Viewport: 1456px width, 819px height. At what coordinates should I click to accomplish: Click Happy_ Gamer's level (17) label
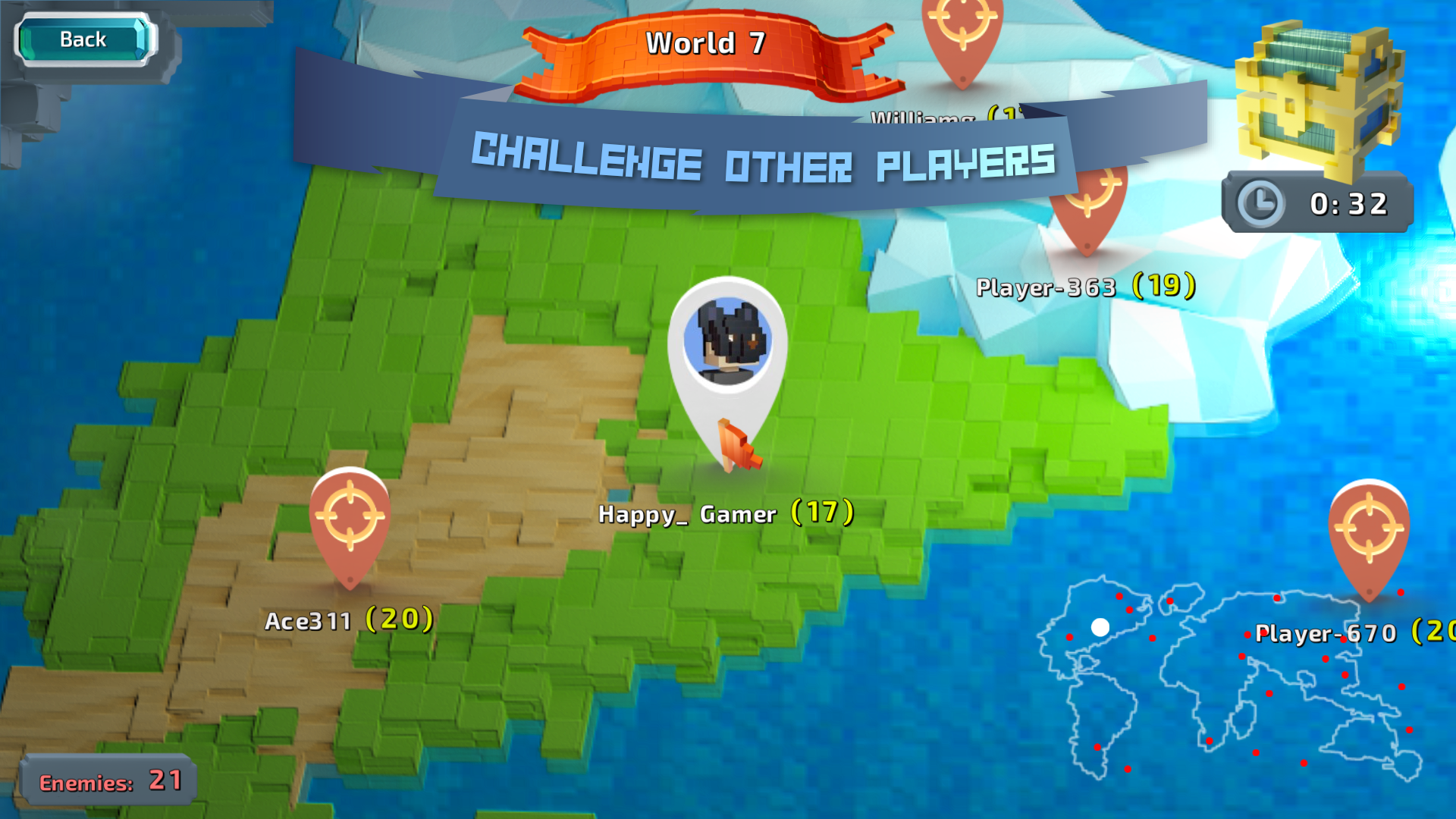[x=821, y=512]
